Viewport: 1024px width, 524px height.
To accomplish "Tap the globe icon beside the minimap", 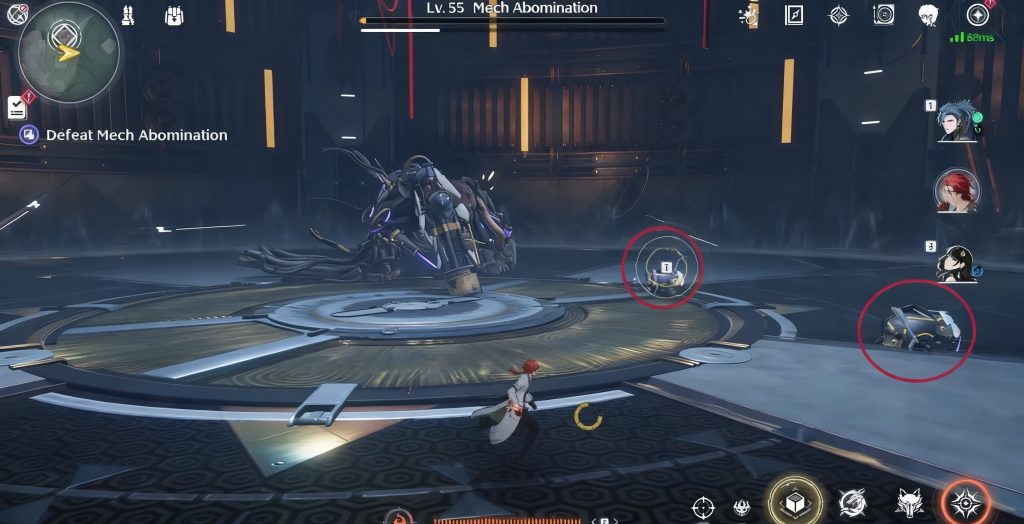I will click(17, 14).
